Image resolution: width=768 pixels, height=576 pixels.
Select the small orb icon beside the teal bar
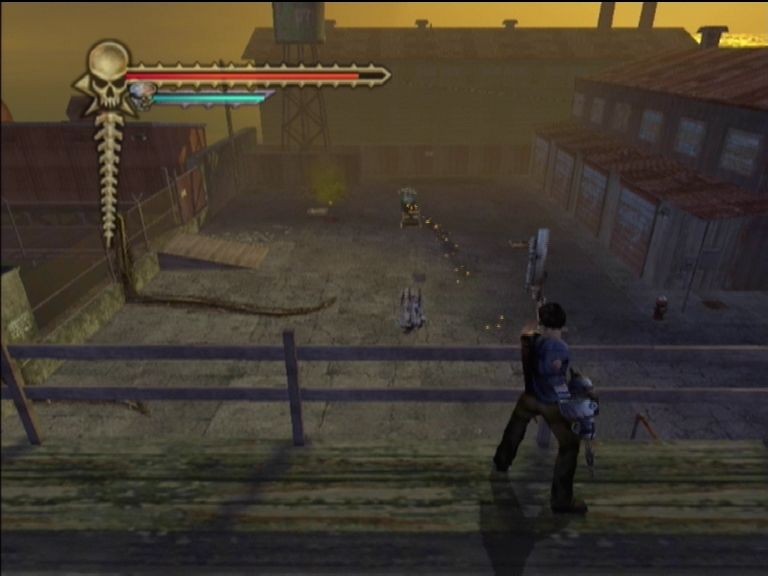point(141,95)
